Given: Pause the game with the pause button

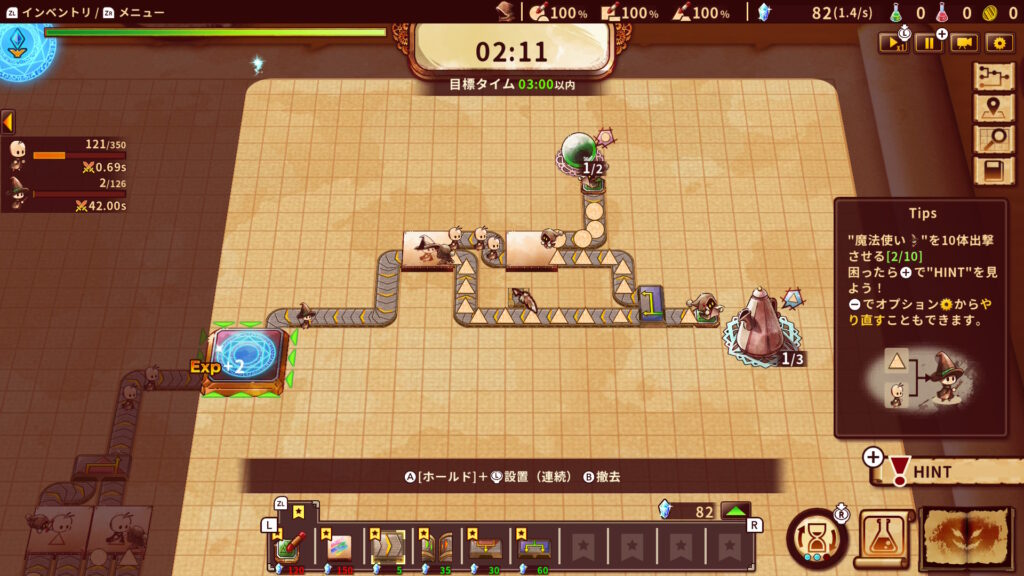Looking at the screenshot, I should tap(927, 43).
